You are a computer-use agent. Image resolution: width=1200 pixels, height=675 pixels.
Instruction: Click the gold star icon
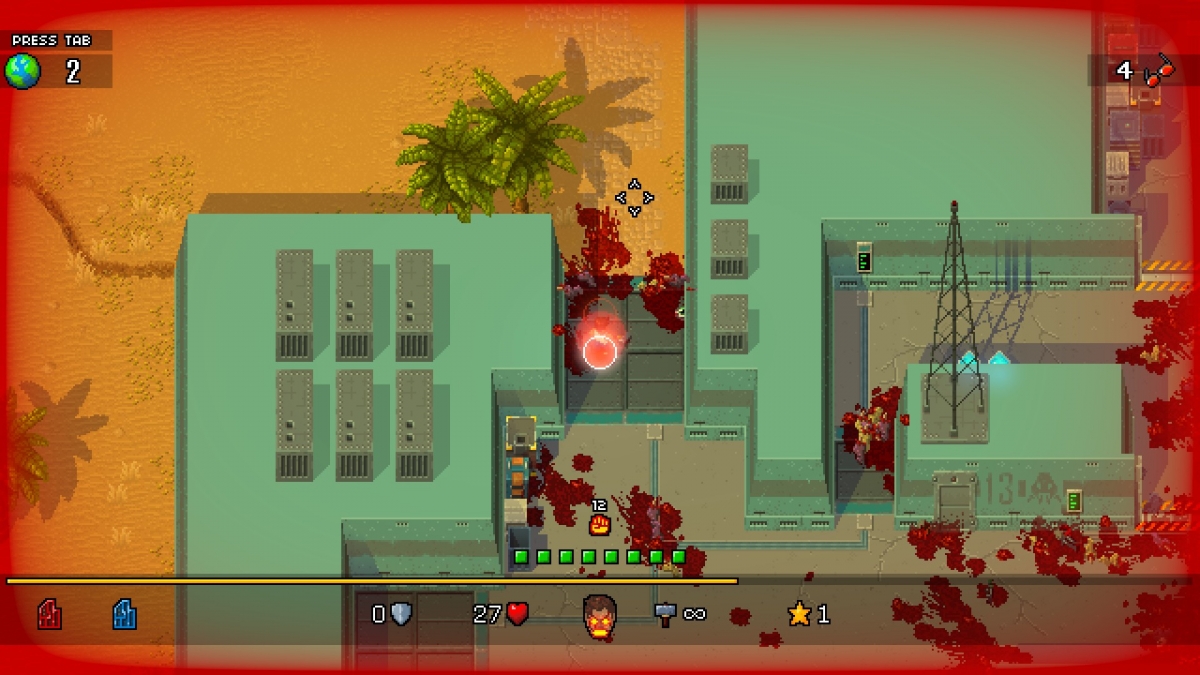coord(799,614)
